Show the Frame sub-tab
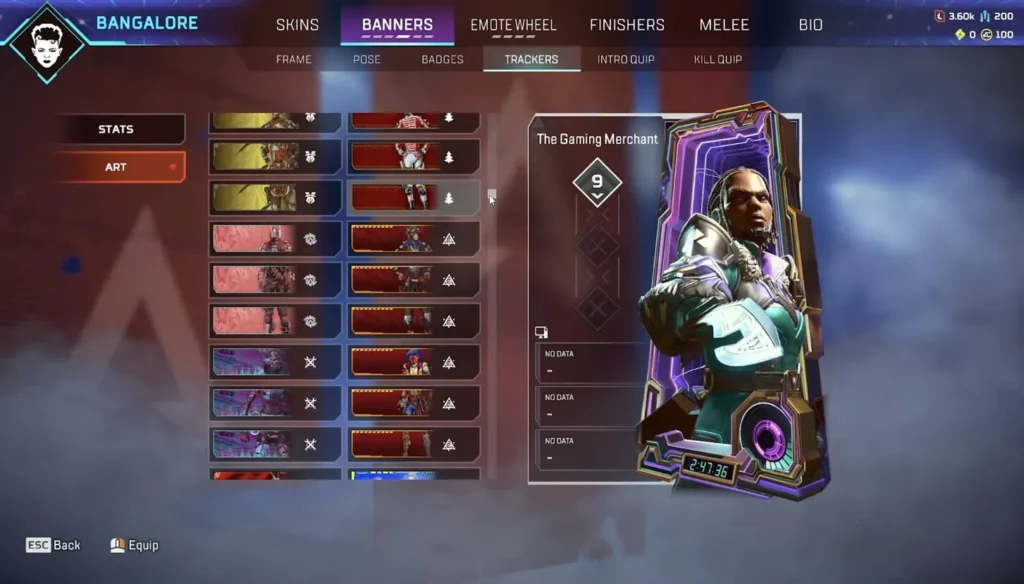 (x=294, y=60)
